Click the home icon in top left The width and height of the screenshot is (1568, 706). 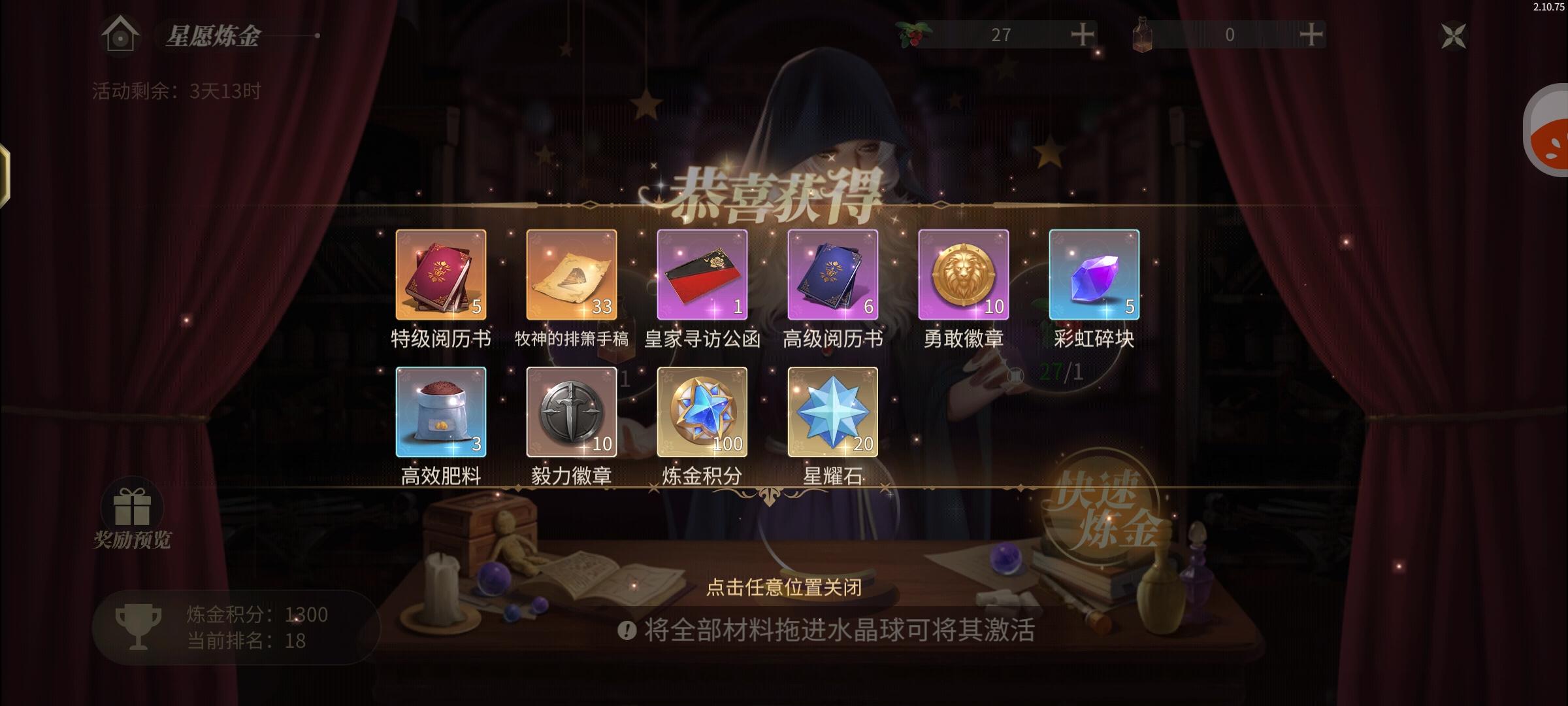(120, 36)
